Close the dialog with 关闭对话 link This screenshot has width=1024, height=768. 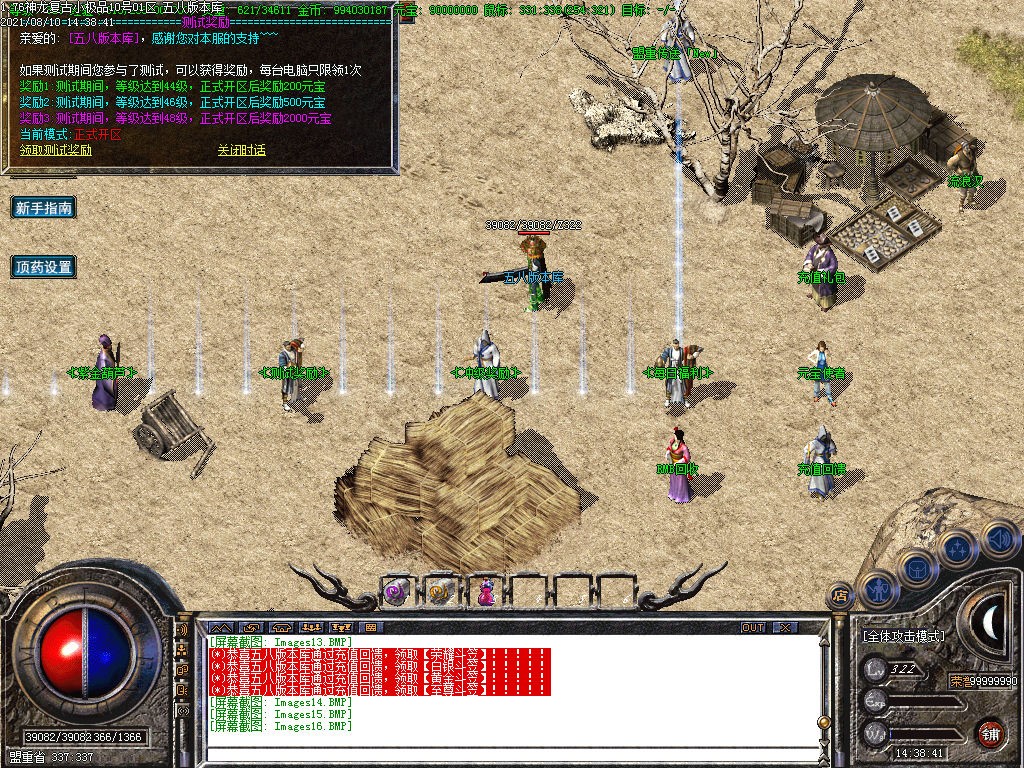pyautogui.click(x=242, y=150)
